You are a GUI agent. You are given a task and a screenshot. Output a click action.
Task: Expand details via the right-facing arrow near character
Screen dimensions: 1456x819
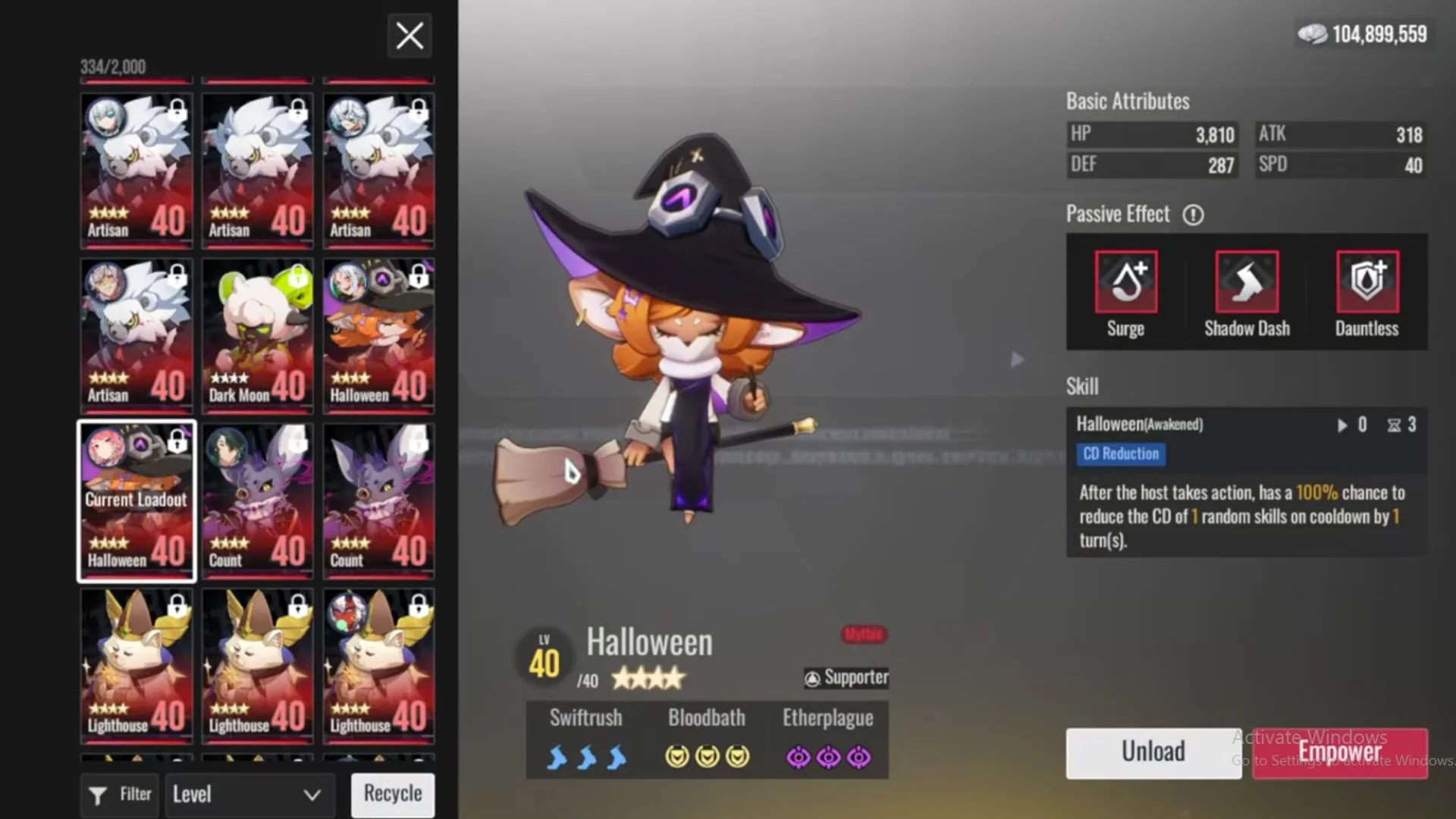click(x=1017, y=359)
